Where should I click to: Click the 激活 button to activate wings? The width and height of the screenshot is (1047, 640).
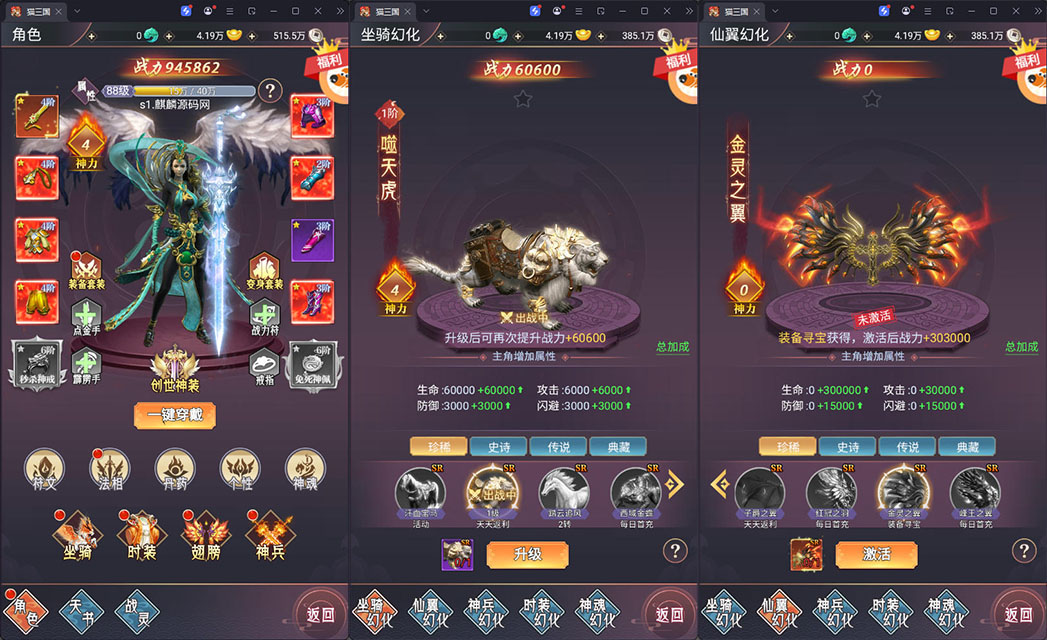(x=876, y=554)
